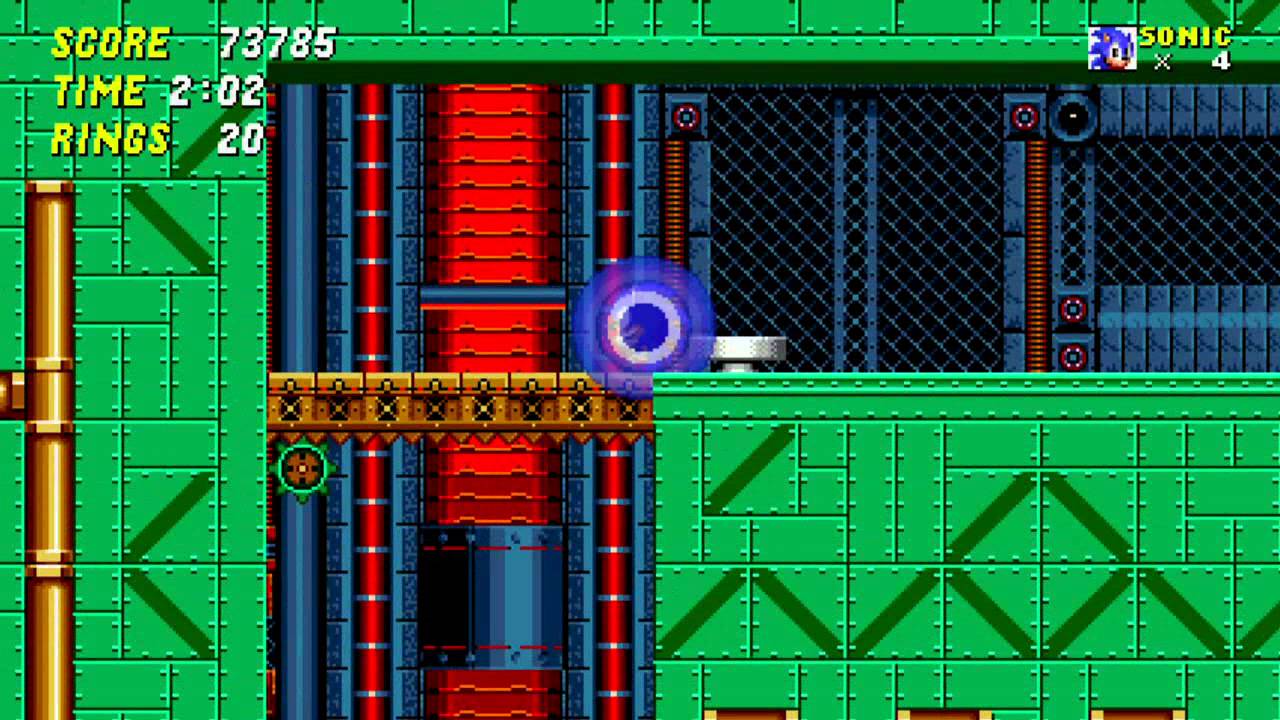Click the Sonic lives face icon
The height and width of the screenshot is (720, 1280).
tap(1111, 48)
